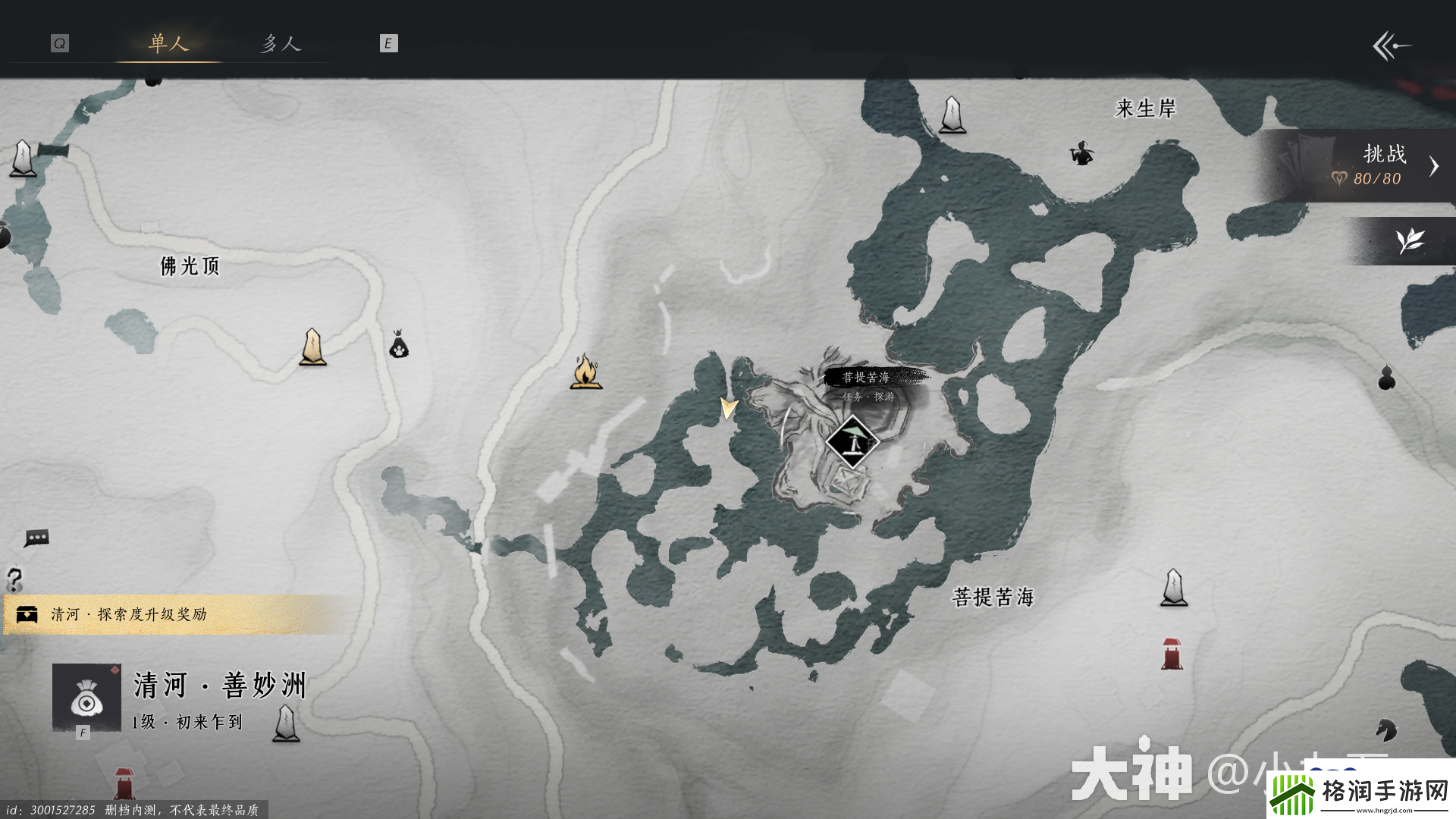This screenshot has width=1456, height=819.
Task: Select the paw print pouch marker
Action: click(x=399, y=344)
